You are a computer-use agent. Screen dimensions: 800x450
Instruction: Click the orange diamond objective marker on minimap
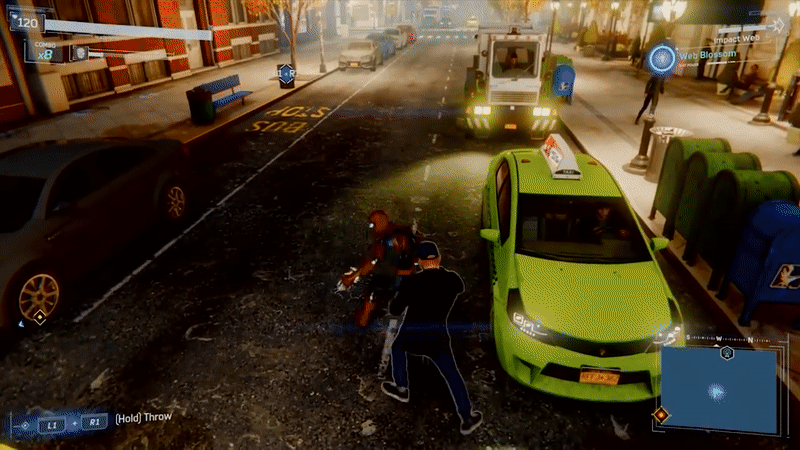[x=660, y=413]
